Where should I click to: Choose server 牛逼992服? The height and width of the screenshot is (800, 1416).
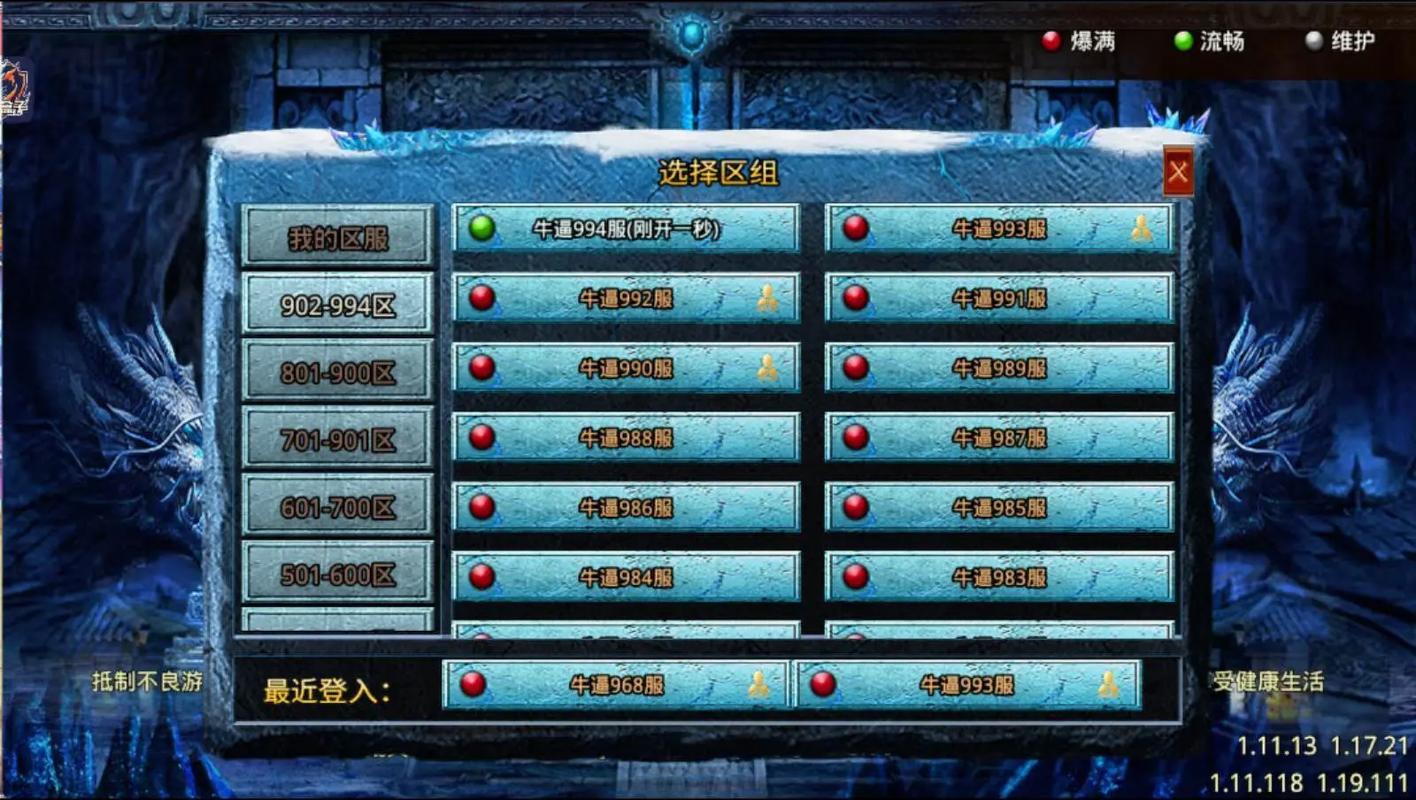[x=626, y=298]
